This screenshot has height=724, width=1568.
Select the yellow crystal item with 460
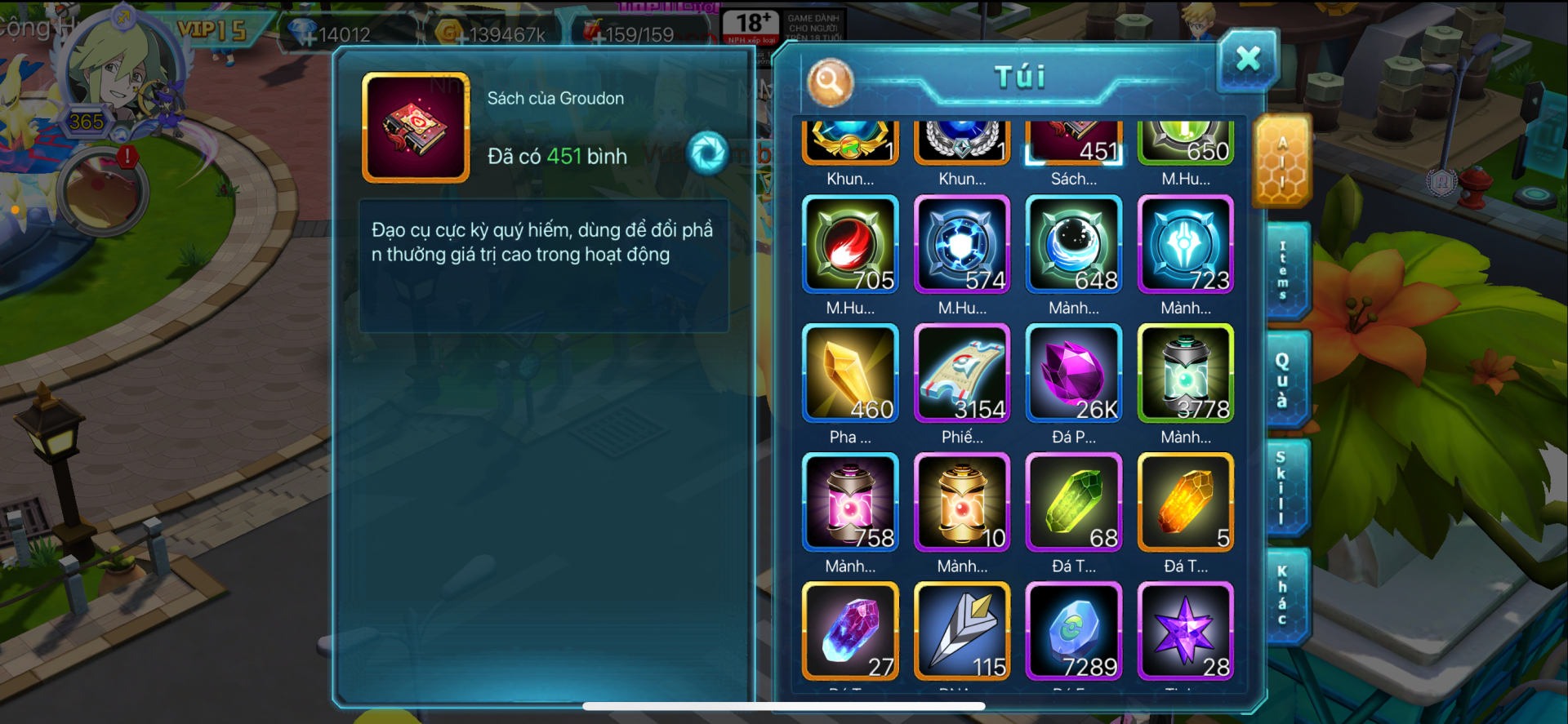pos(850,373)
